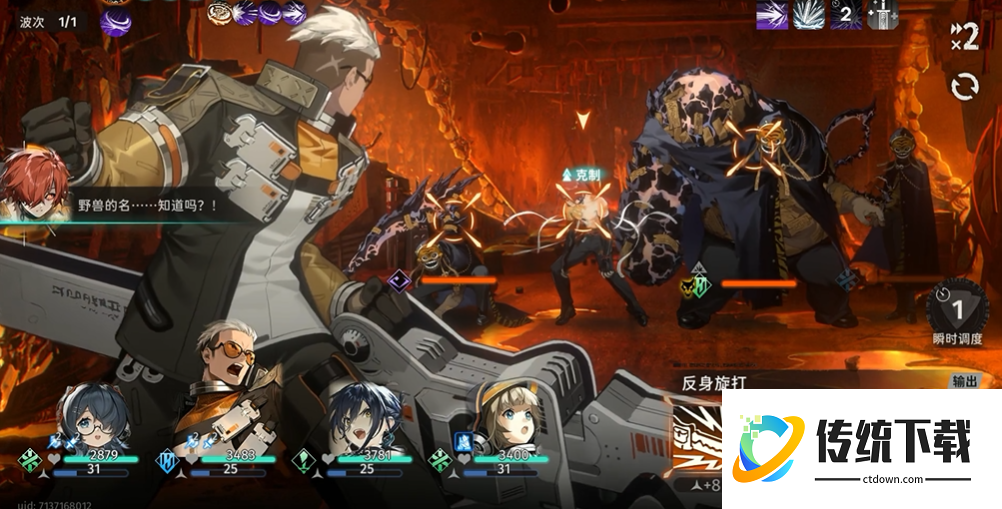Click the purple arrow burst skill icon
This screenshot has width=1002, height=509.
[771, 15]
